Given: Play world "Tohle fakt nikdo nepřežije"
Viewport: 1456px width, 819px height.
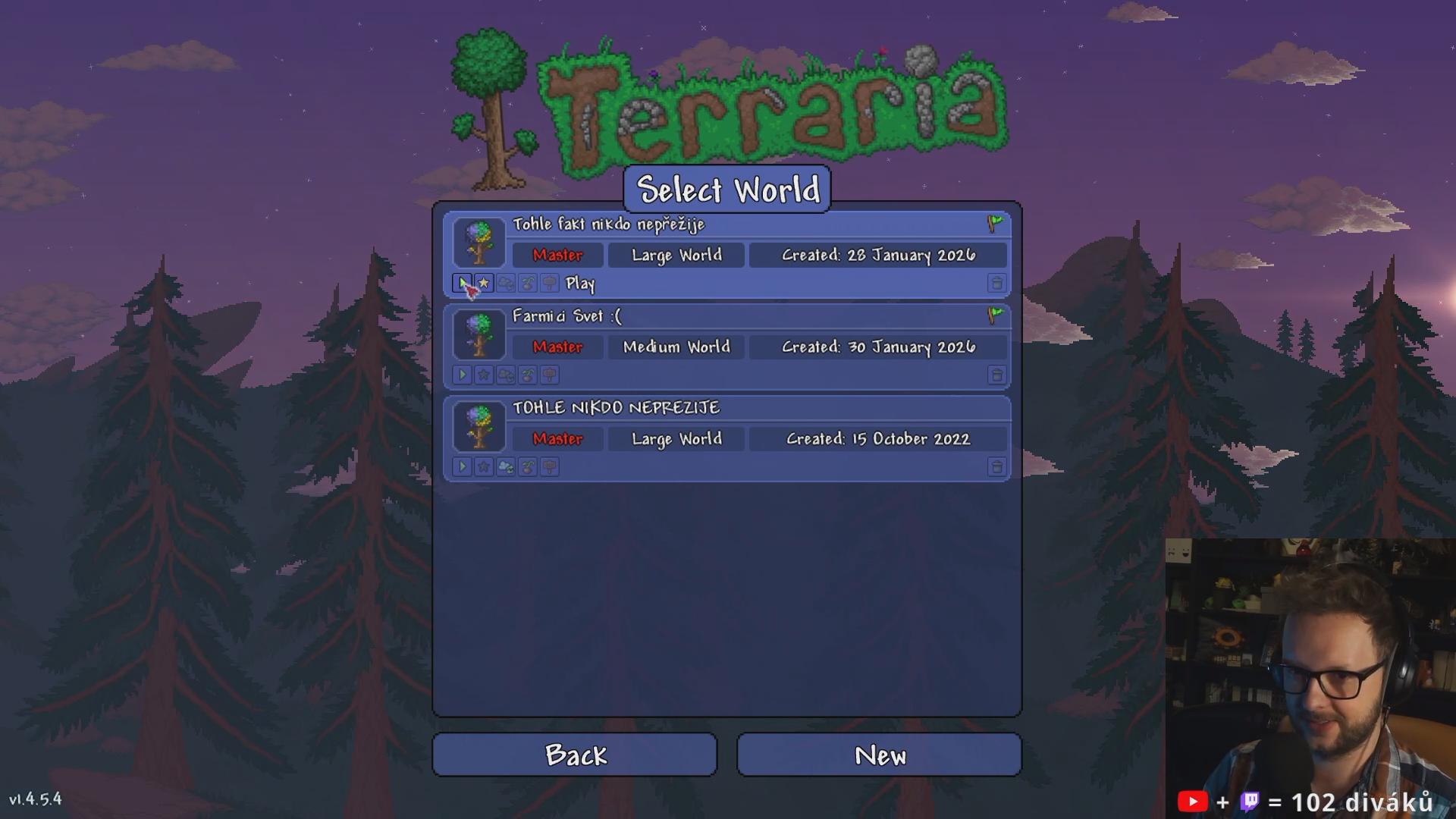Looking at the screenshot, I should click(462, 284).
